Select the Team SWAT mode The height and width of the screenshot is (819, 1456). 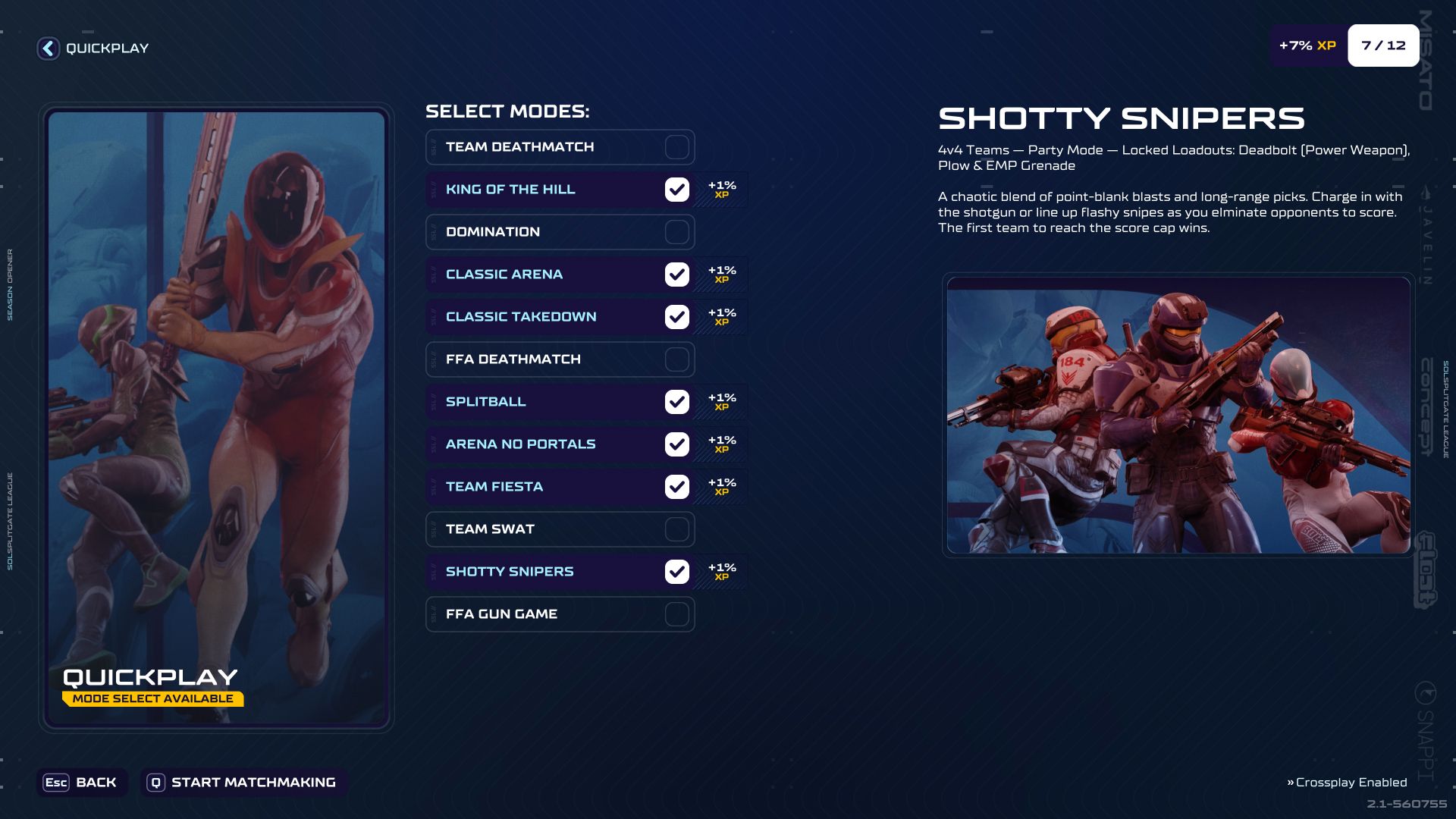tap(676, 529)
